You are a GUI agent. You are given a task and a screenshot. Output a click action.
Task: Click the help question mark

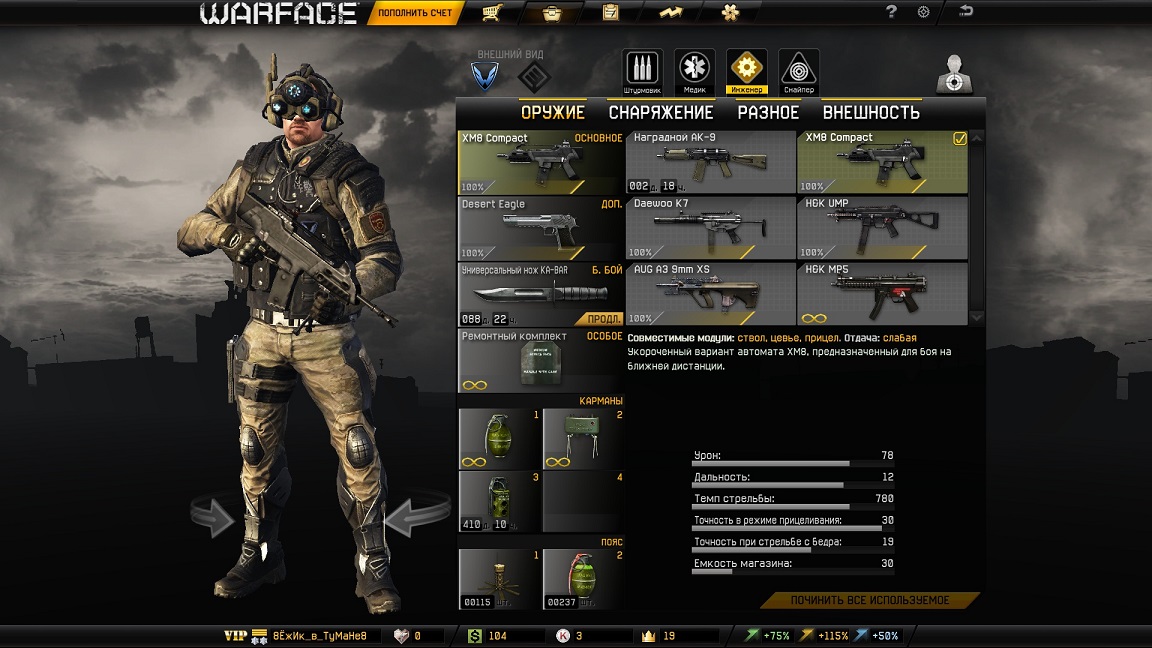892,12
